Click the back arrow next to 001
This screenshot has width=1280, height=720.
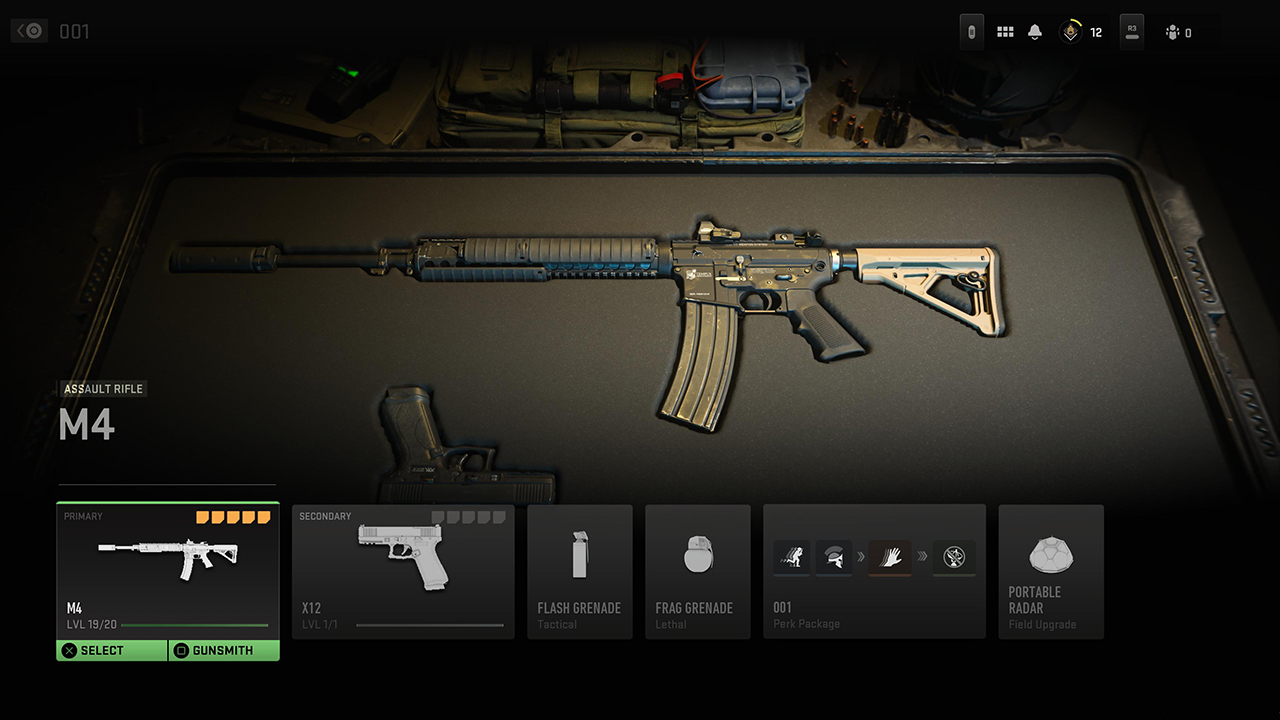pyautogui.click(x=28, y=30)
